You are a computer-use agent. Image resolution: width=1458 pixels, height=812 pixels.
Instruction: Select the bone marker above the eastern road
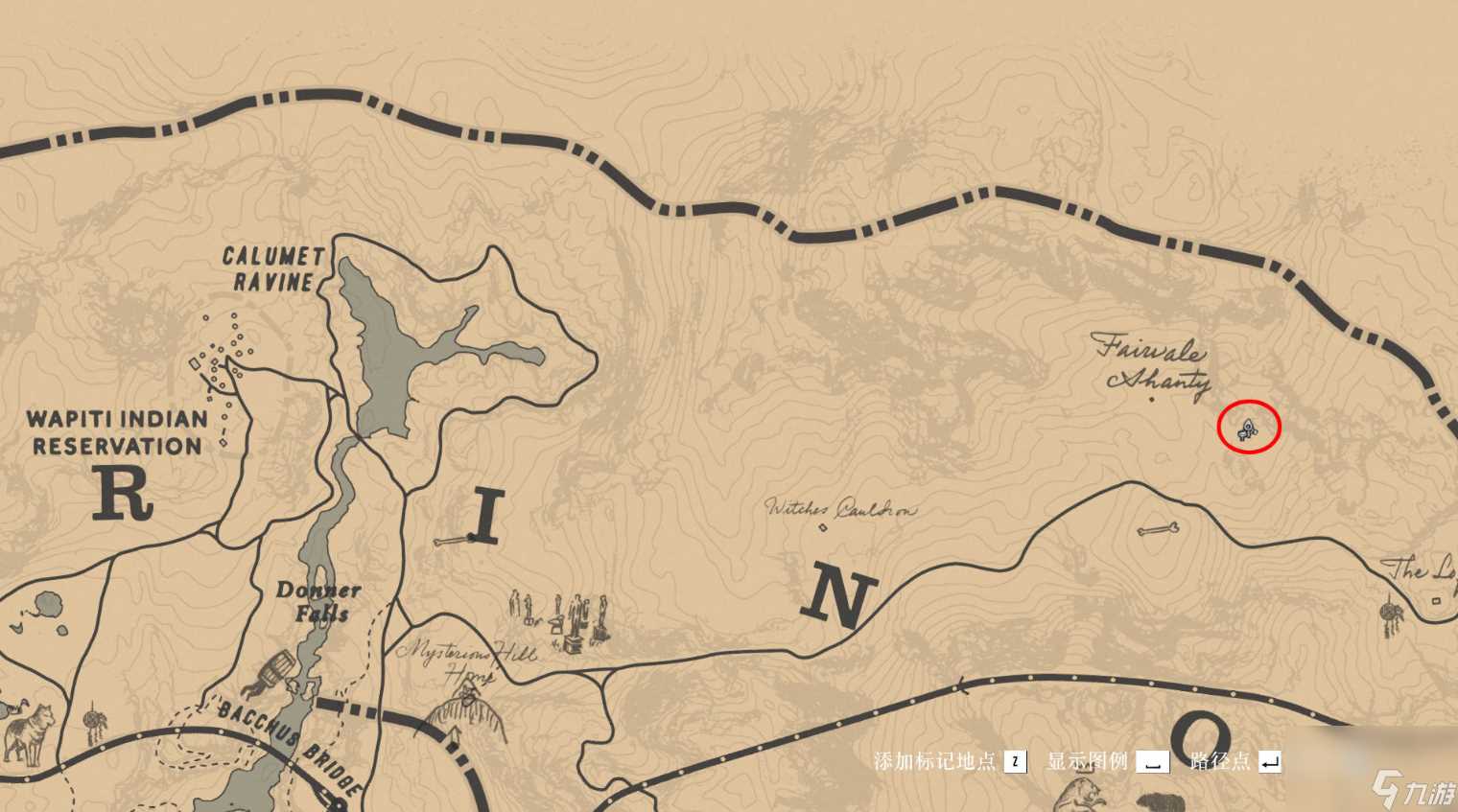point(1158,529)
